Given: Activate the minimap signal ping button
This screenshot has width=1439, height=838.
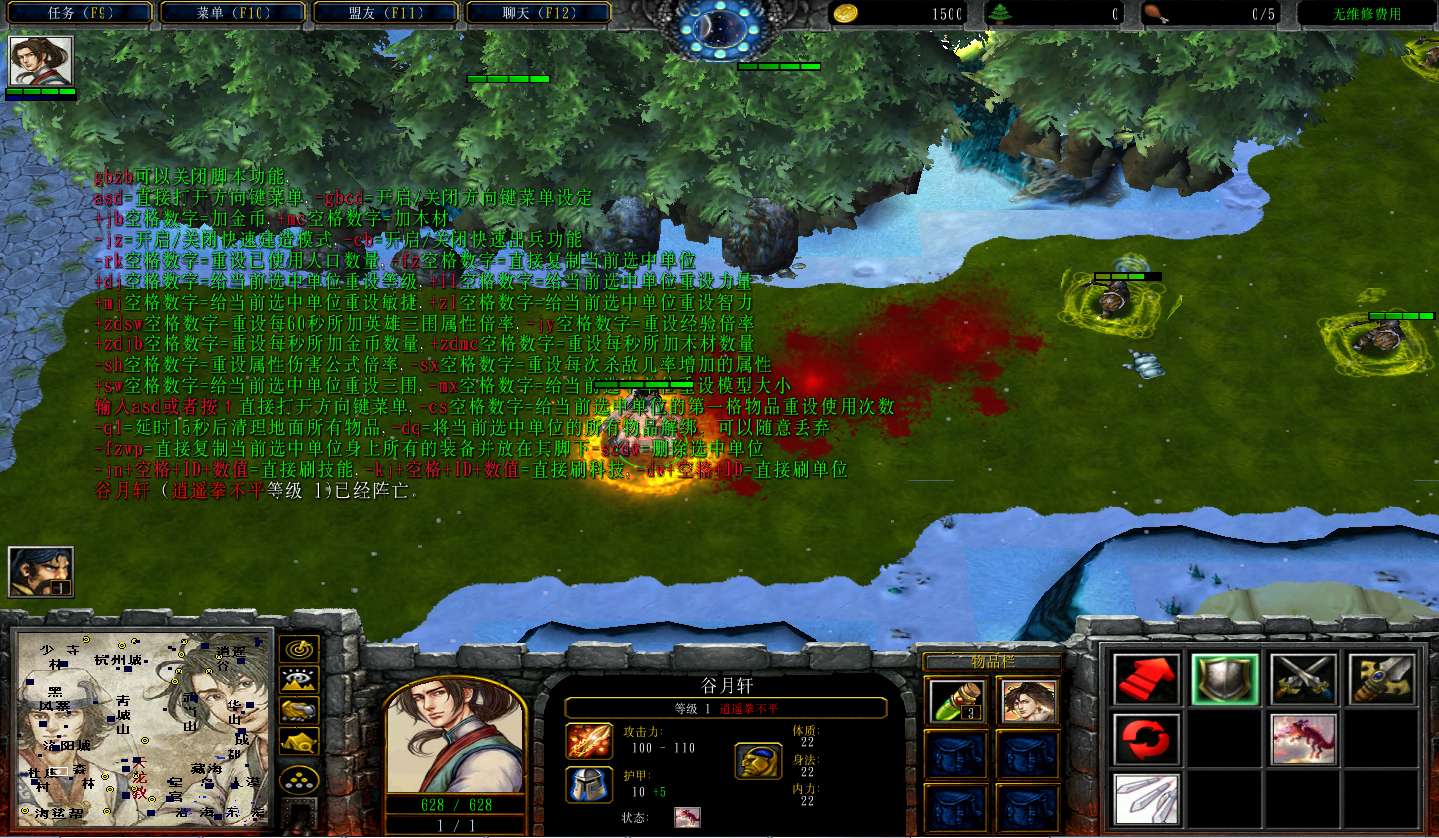Looking at the screenshot, I should (x=298, y=649).
